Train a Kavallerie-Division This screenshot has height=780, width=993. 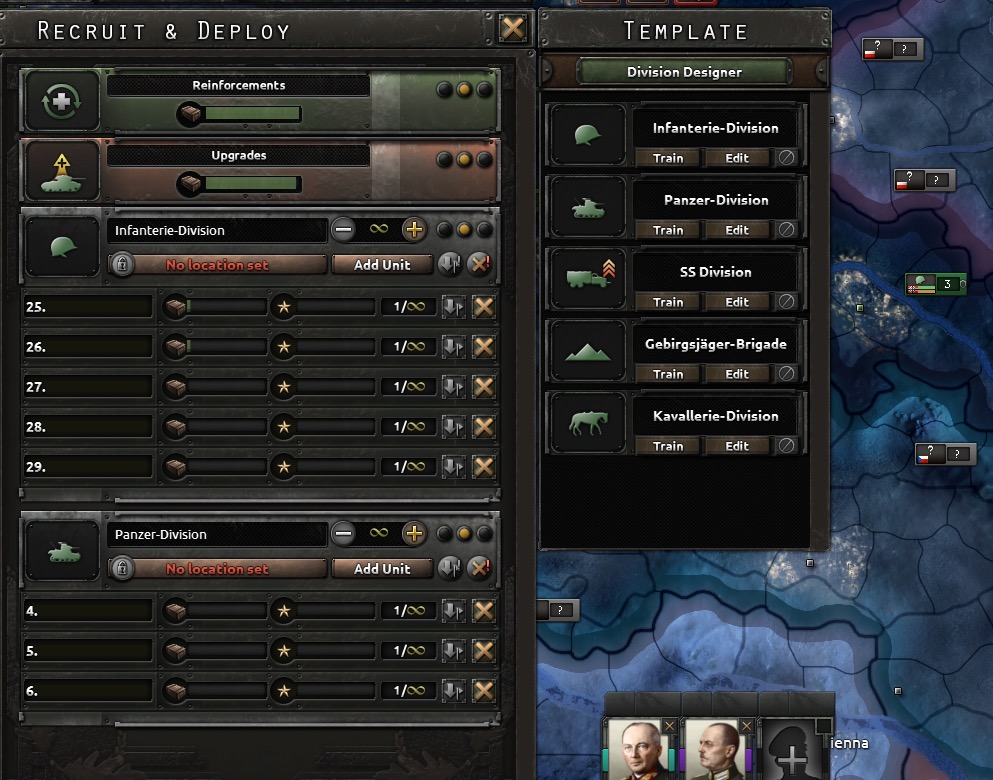(x=668, y=446)
